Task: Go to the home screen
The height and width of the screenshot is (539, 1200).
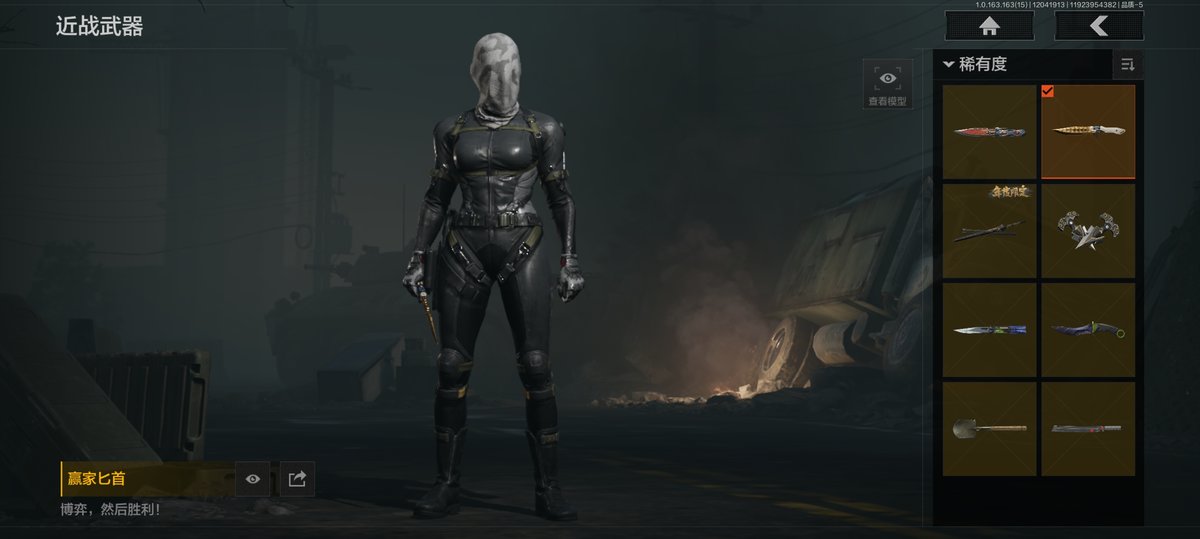Action: pos(989,26)
